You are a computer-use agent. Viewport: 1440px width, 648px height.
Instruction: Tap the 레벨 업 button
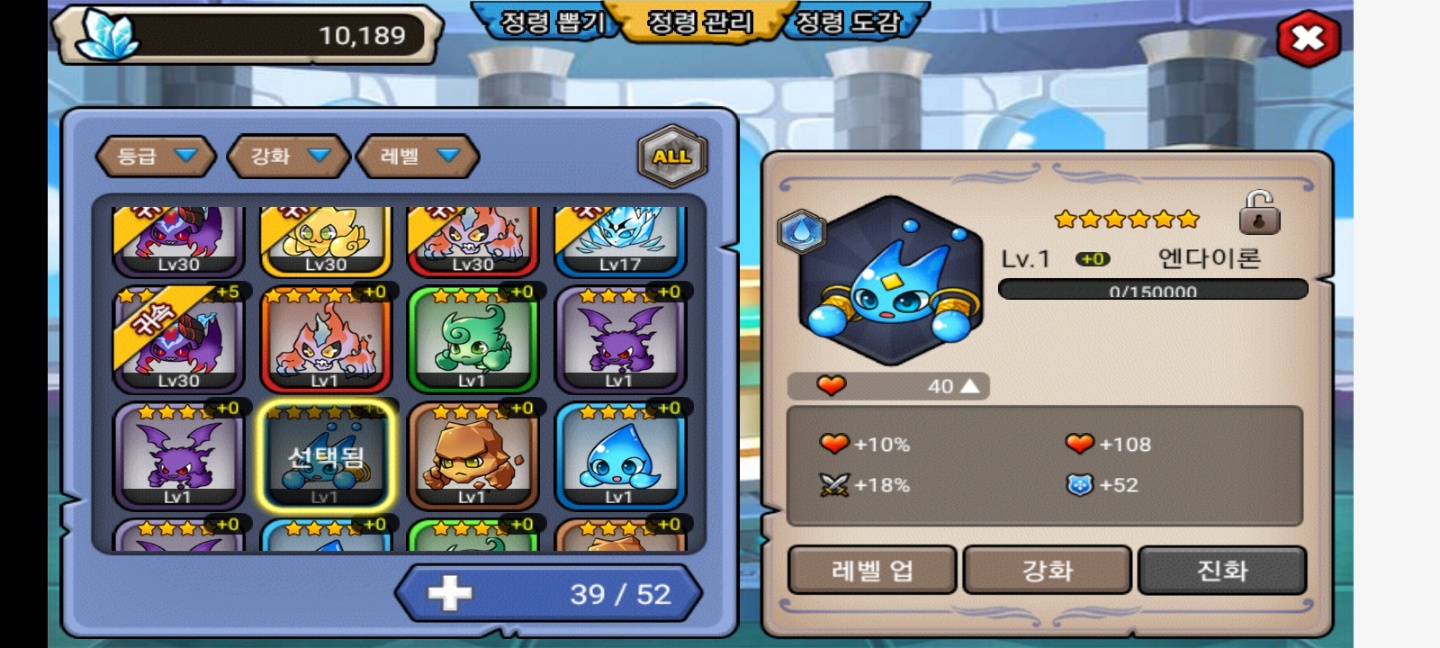coord(872,571)
